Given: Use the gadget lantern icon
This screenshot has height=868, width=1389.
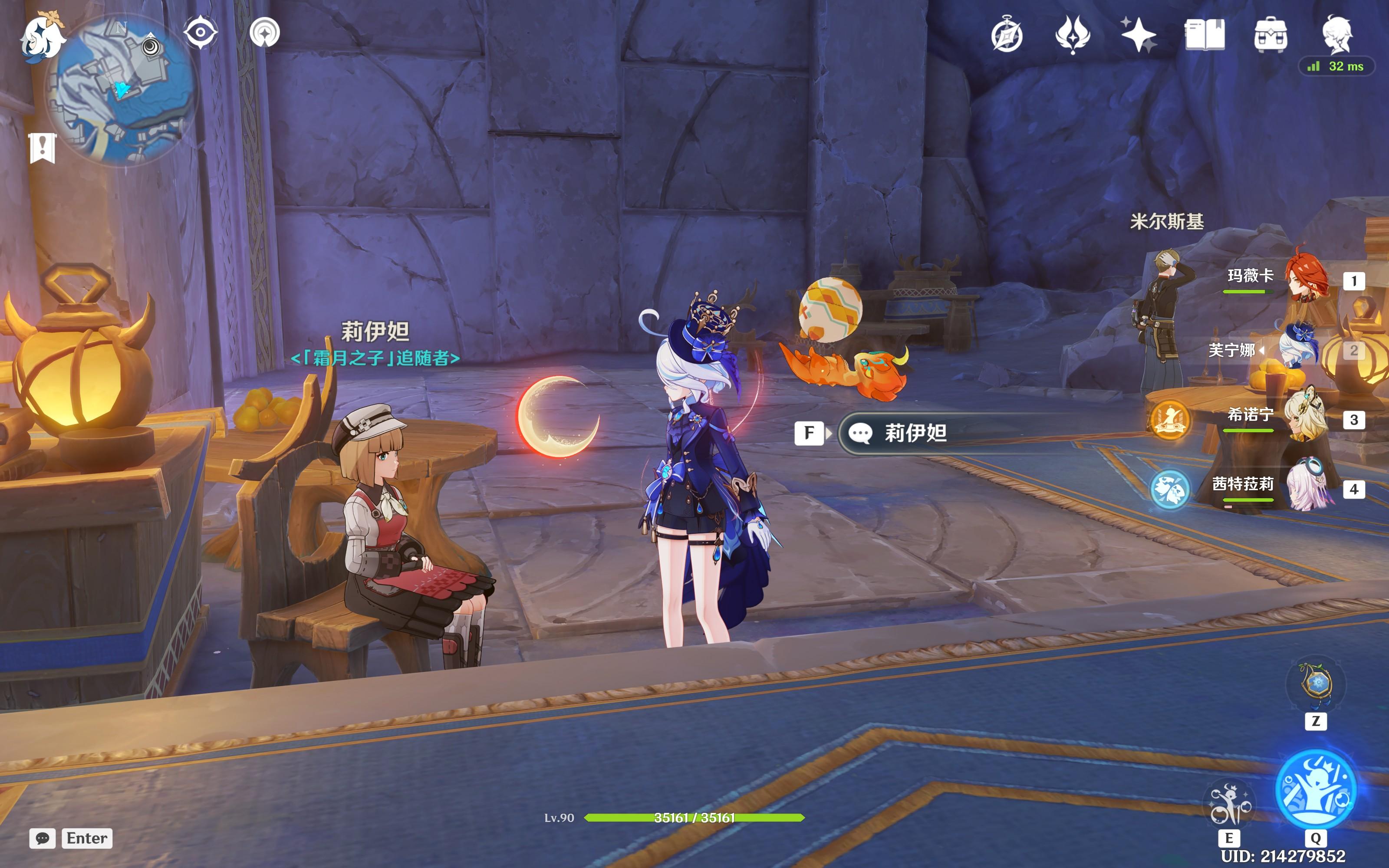Looking at the screenshot, I should (x=1316, y=685).
